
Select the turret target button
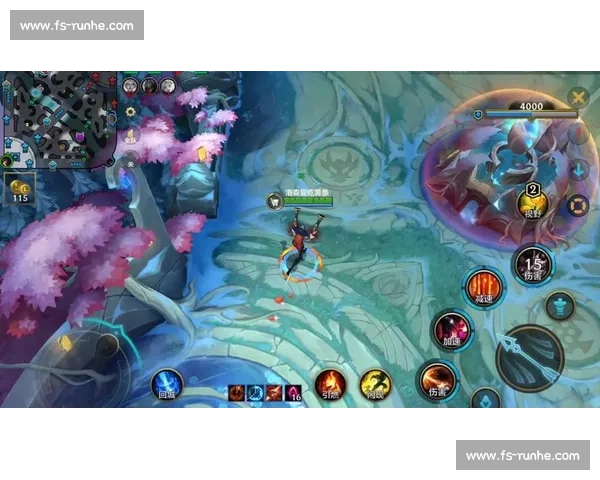[x=560, y=305]
